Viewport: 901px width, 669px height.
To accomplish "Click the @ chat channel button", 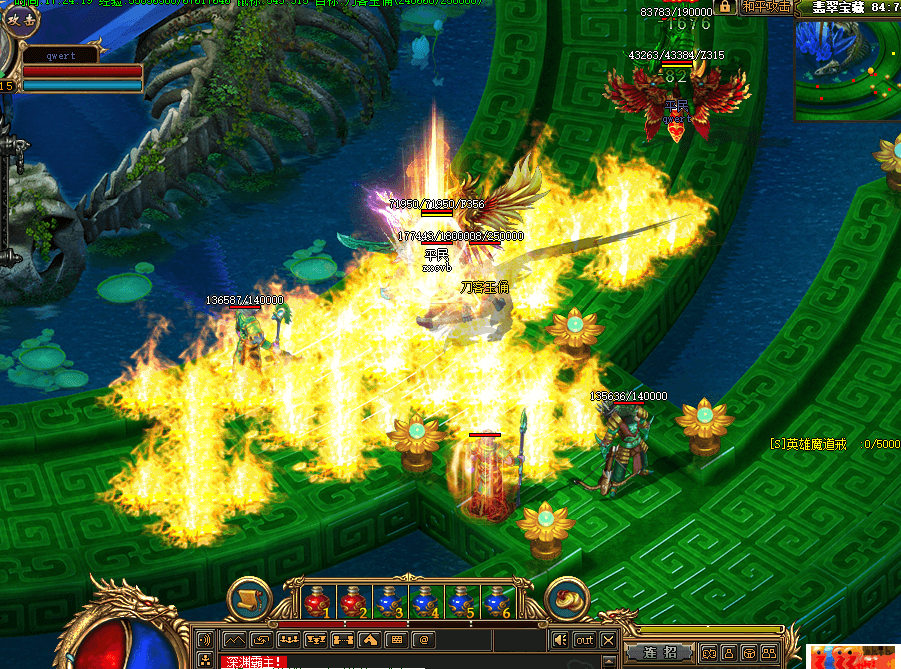I will click(x=423, y=639).
